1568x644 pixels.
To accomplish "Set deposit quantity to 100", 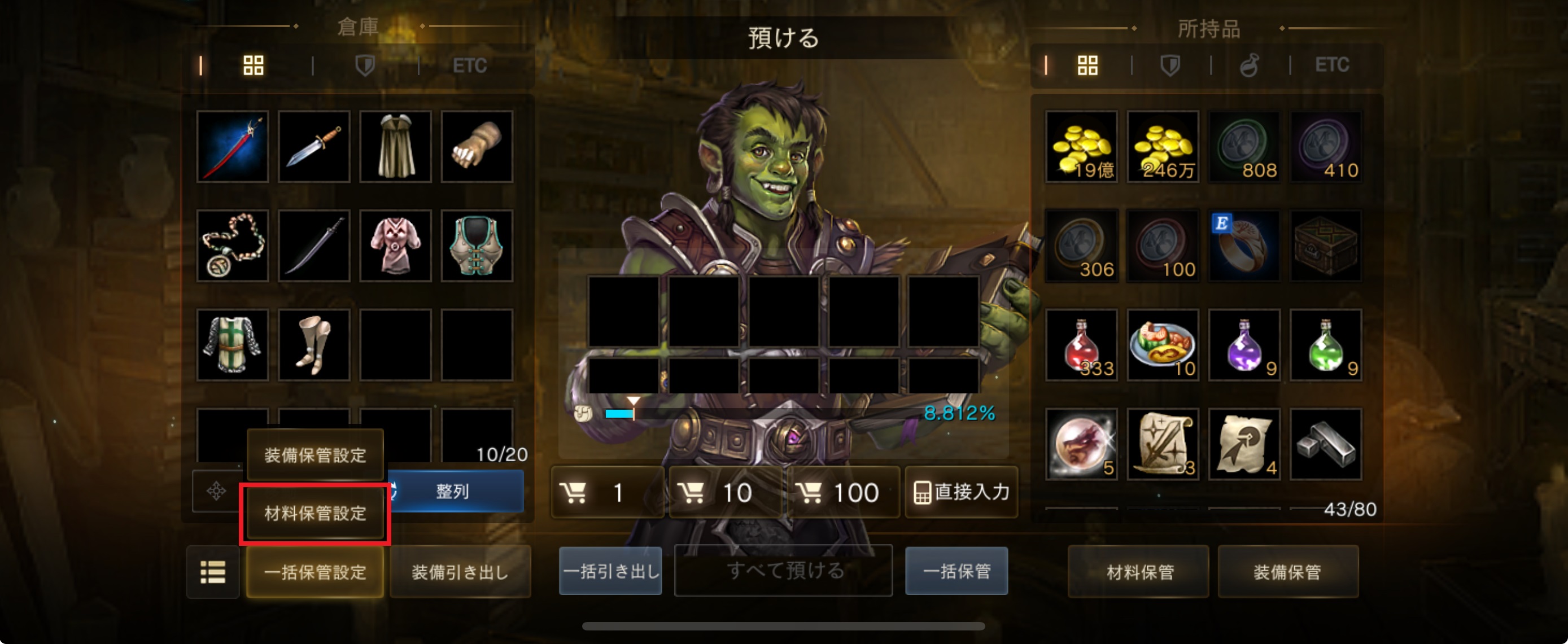I will 842,492.
